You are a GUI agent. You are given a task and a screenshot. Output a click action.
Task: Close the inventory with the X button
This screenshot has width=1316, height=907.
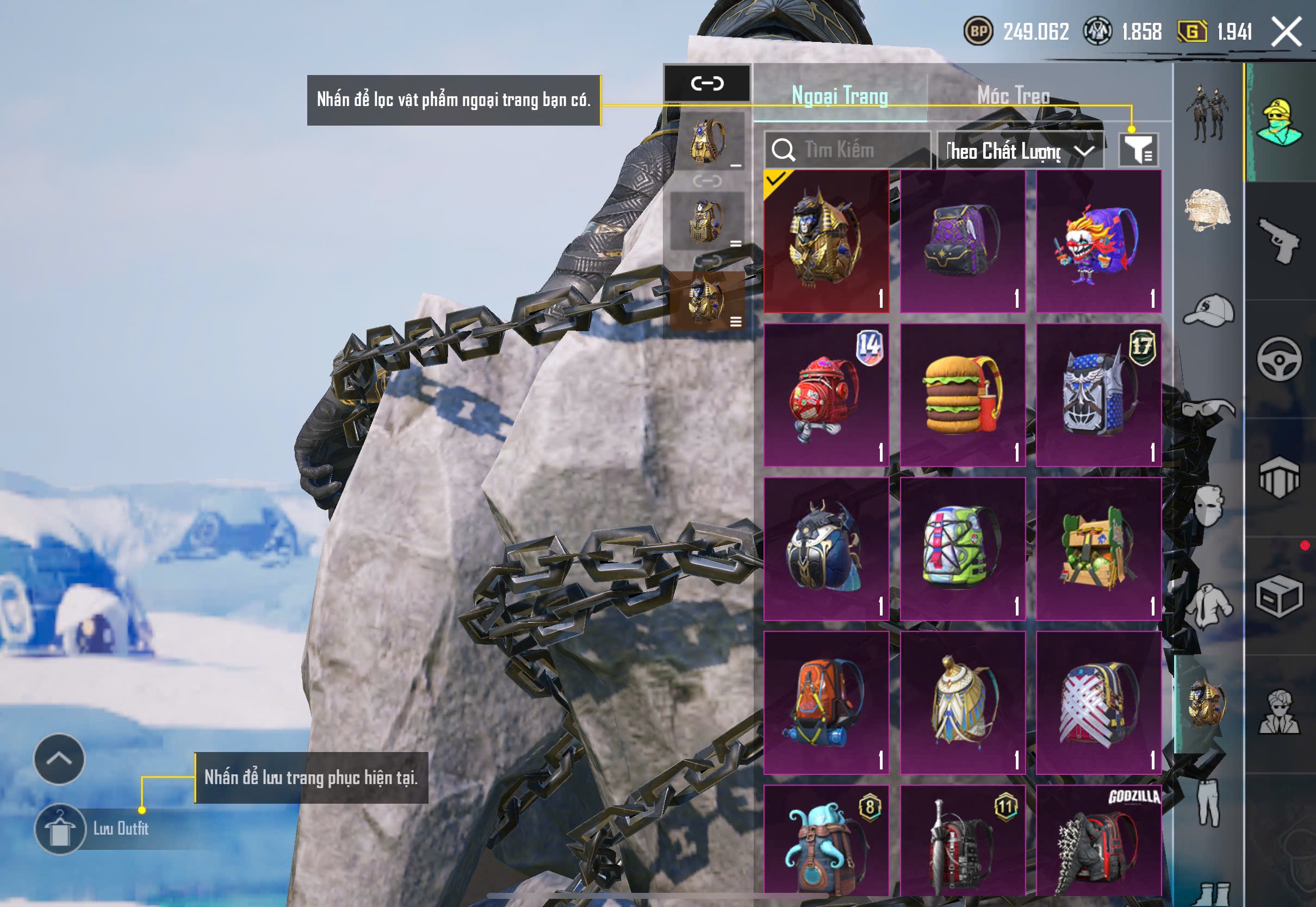click(x=1287, y=32)
